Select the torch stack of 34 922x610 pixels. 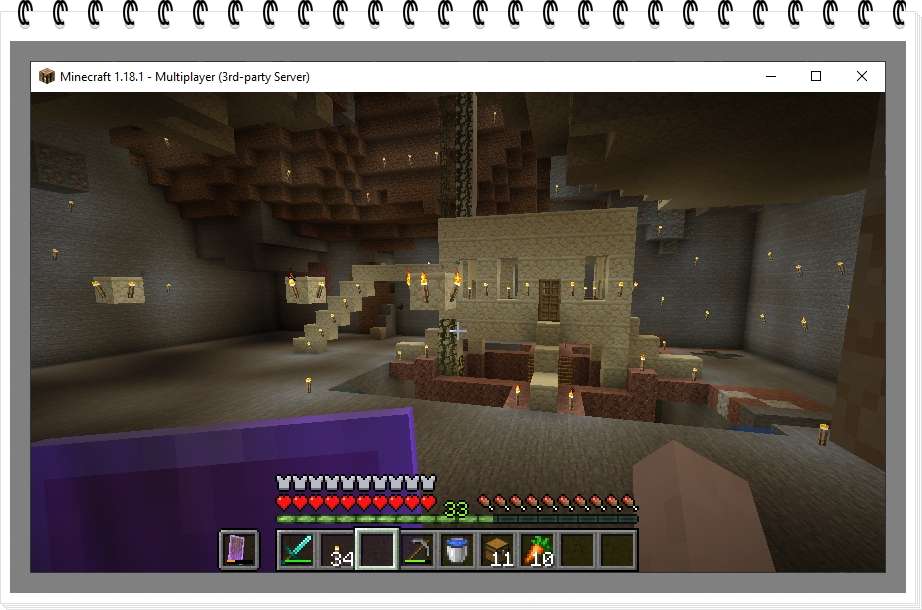tap(337, 550)
